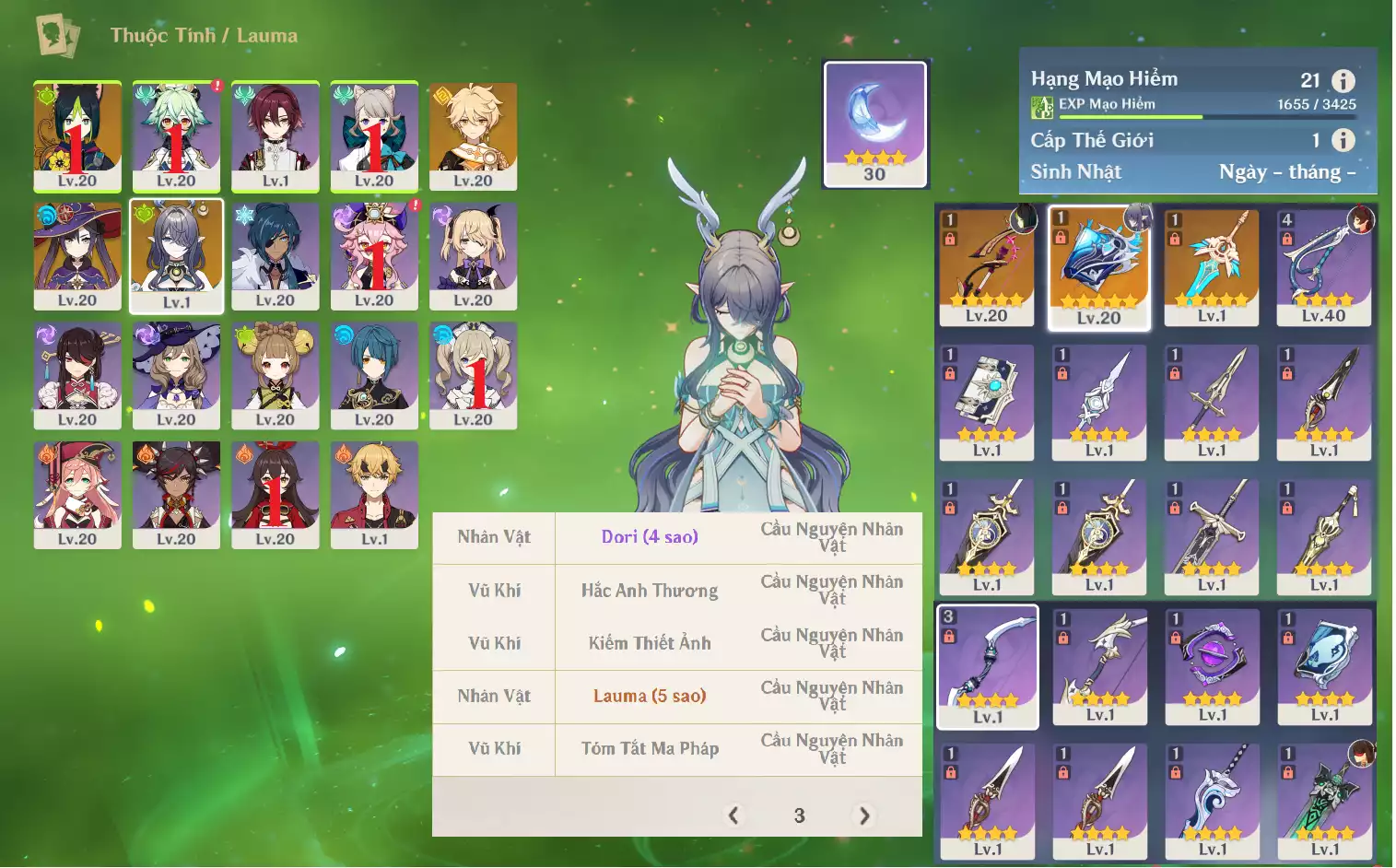Open the Adventure Rank info icon
Image resolution: width=1396 pixels, height=868 pixels.
click(x=1343, y=81)
